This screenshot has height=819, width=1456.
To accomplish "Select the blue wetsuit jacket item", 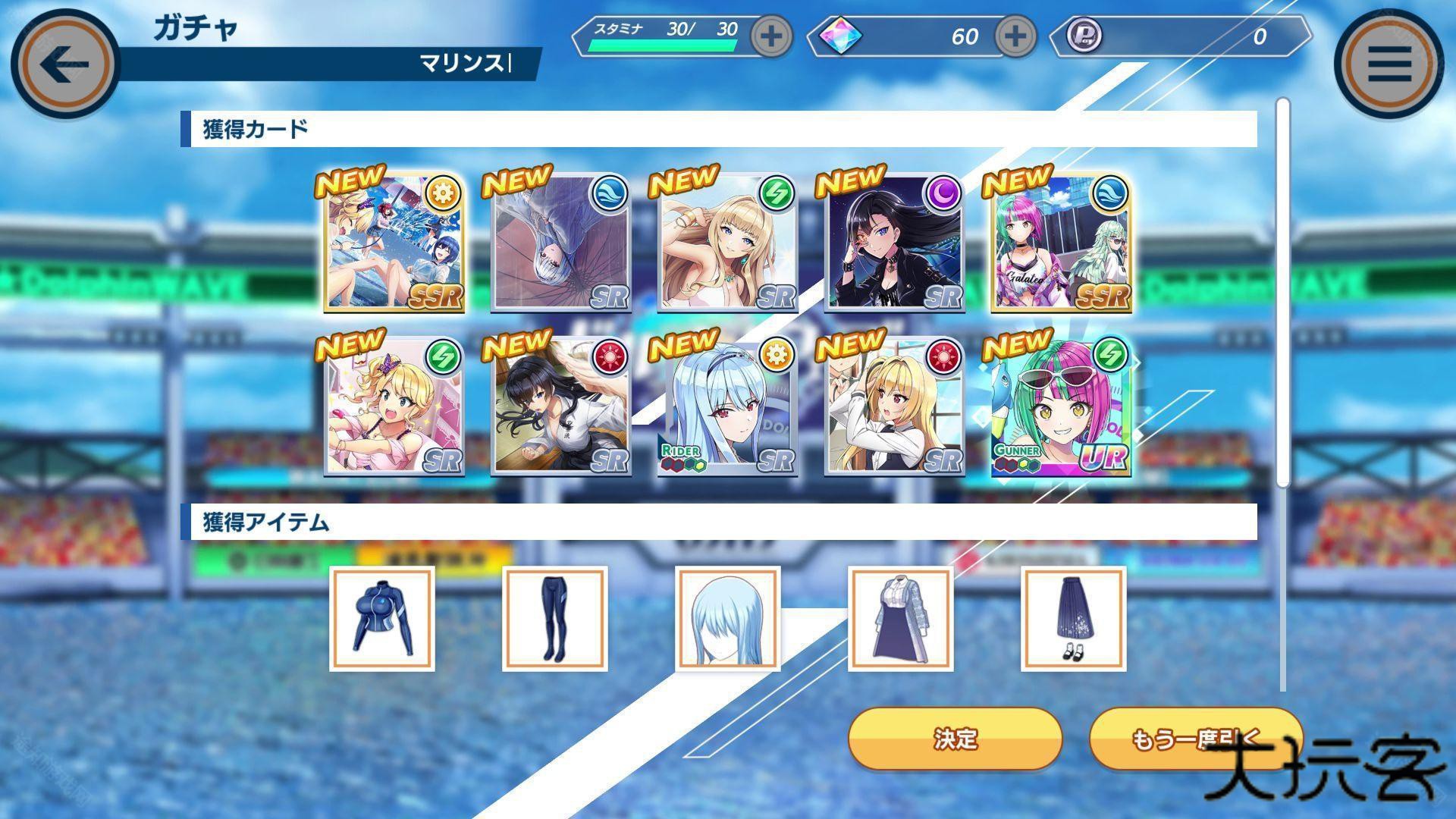I will [x=382, y=618].
